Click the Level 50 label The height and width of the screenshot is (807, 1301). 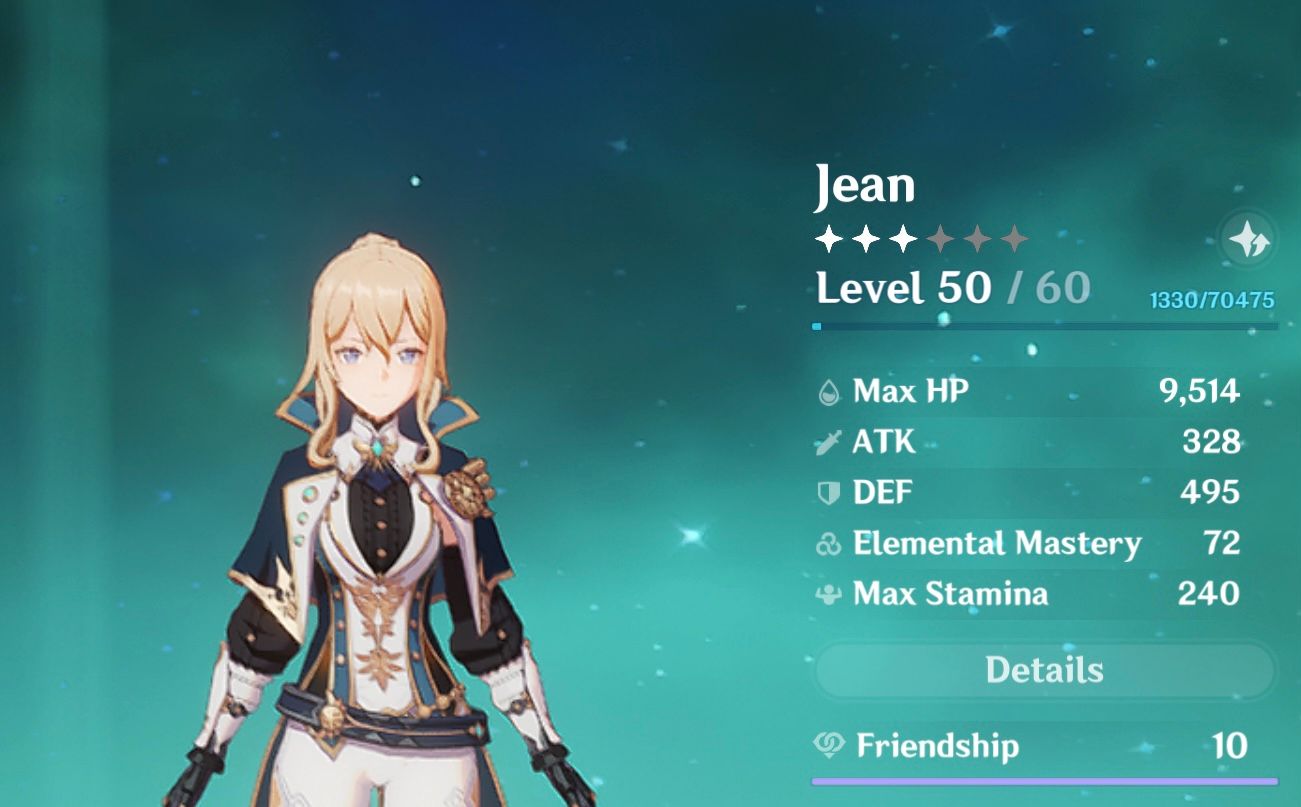click(x=899, y=289)
